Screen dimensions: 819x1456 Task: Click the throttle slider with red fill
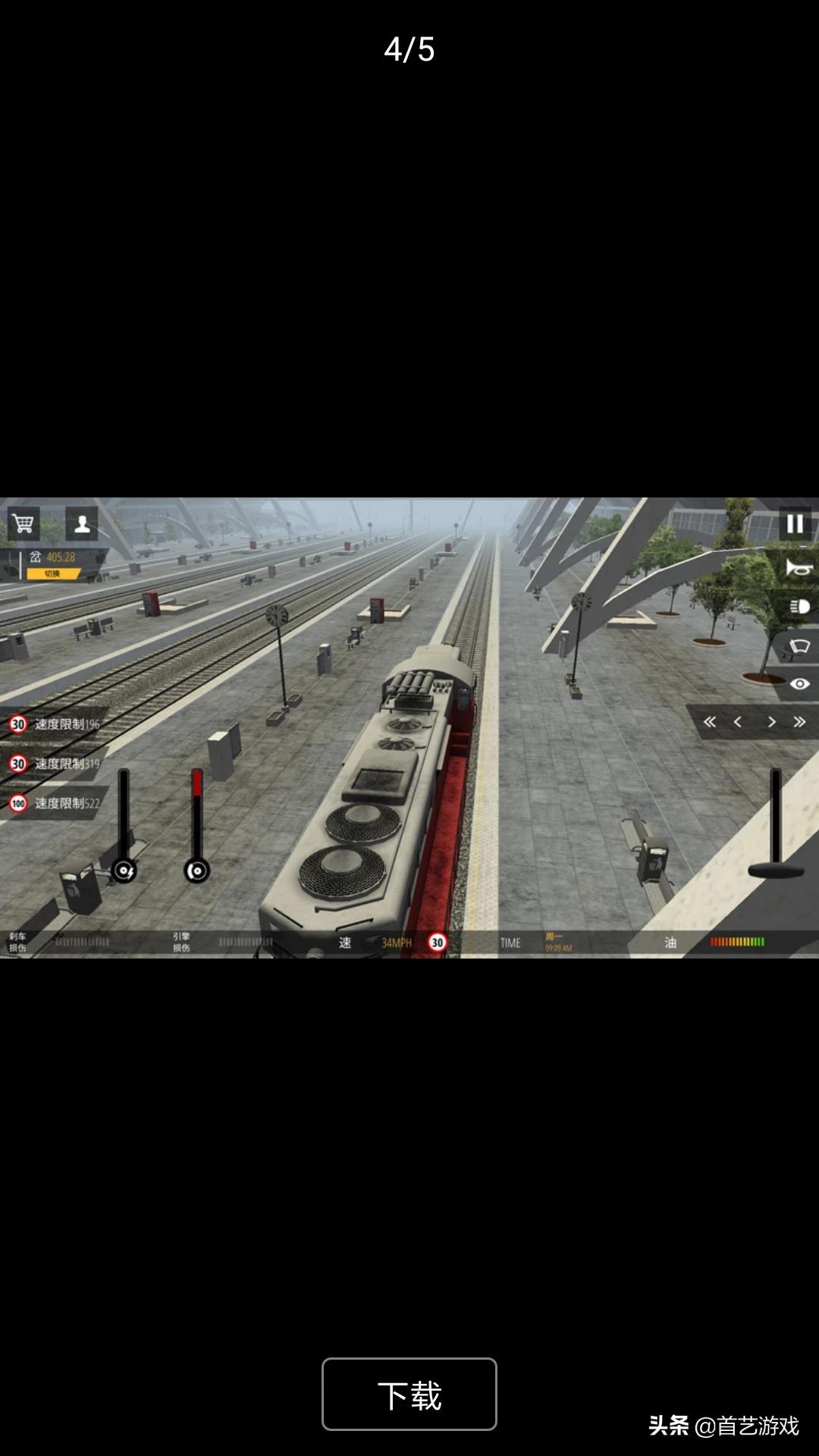pos(197,871)
